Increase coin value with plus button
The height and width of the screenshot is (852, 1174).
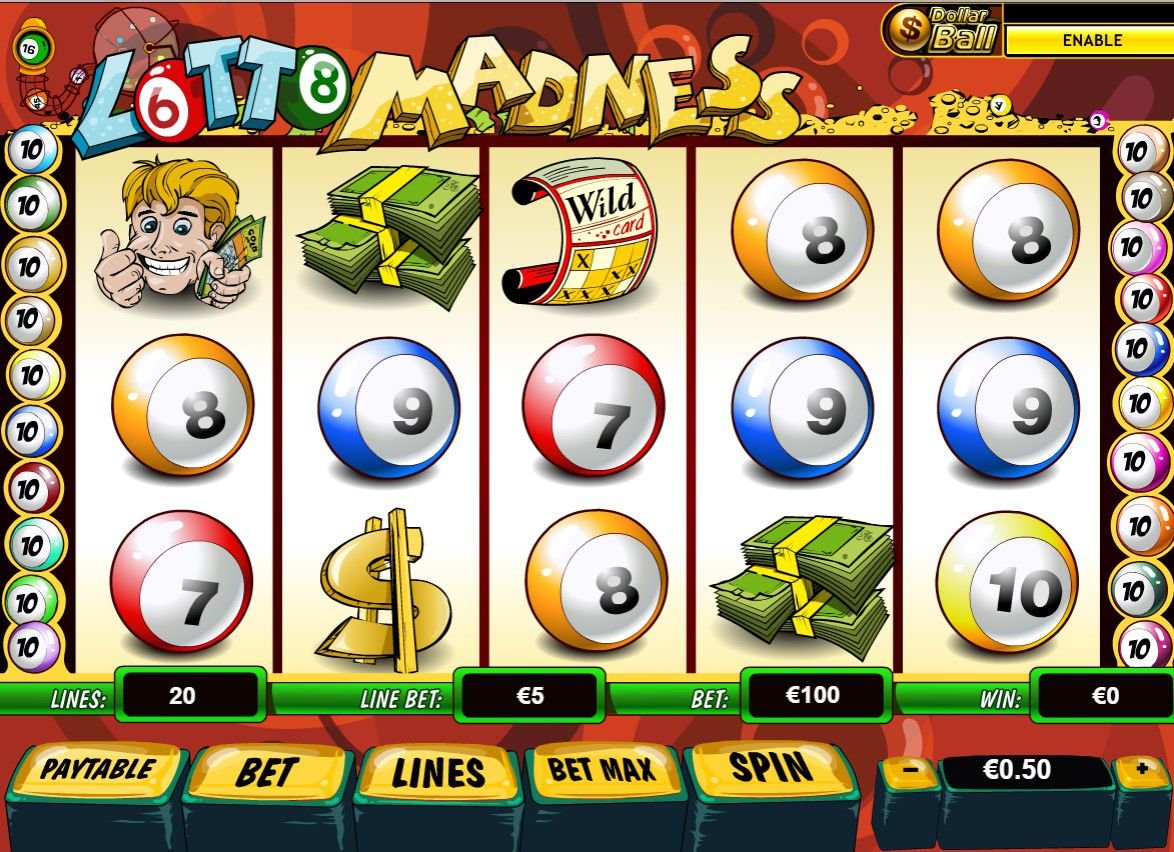click(x=1141, y=770)
